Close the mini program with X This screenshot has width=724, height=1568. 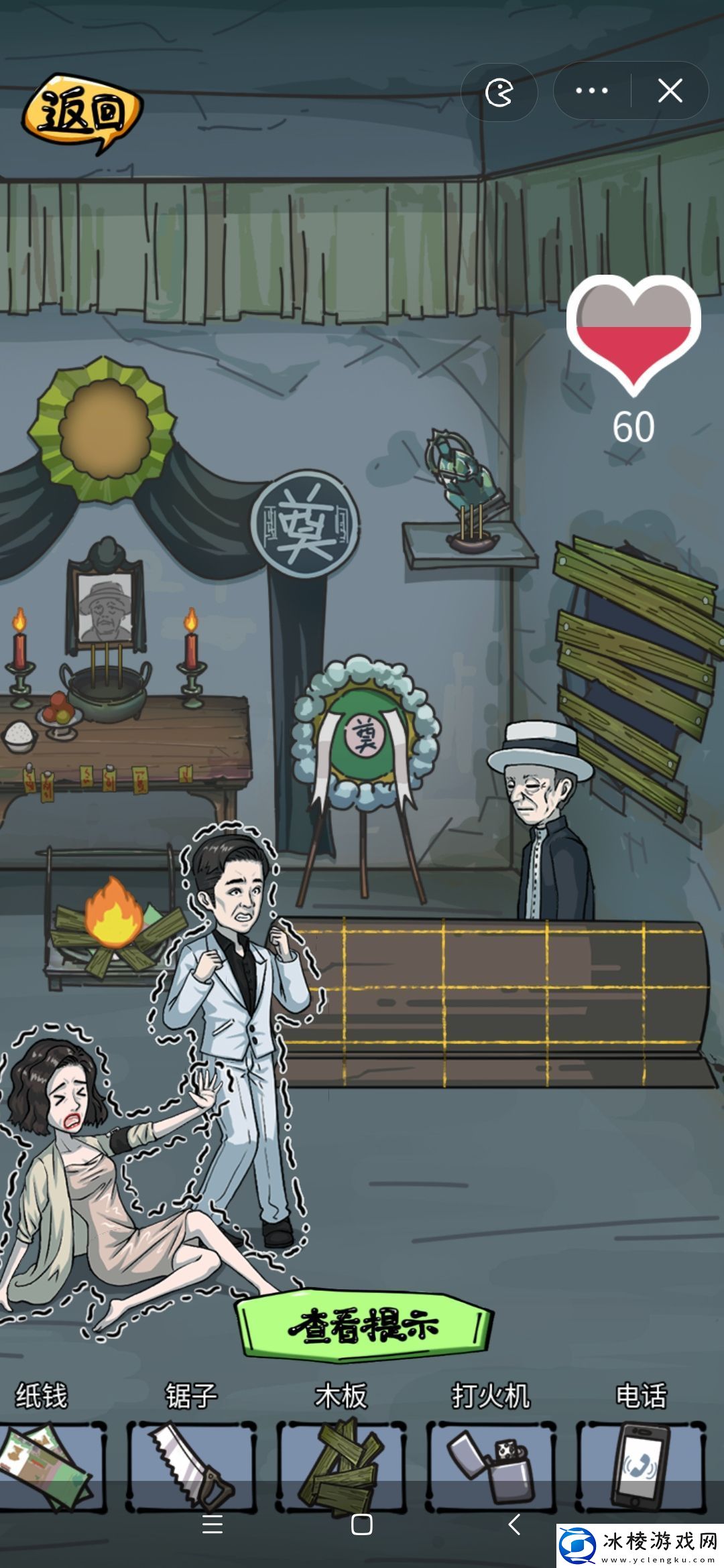pos(670,90)
